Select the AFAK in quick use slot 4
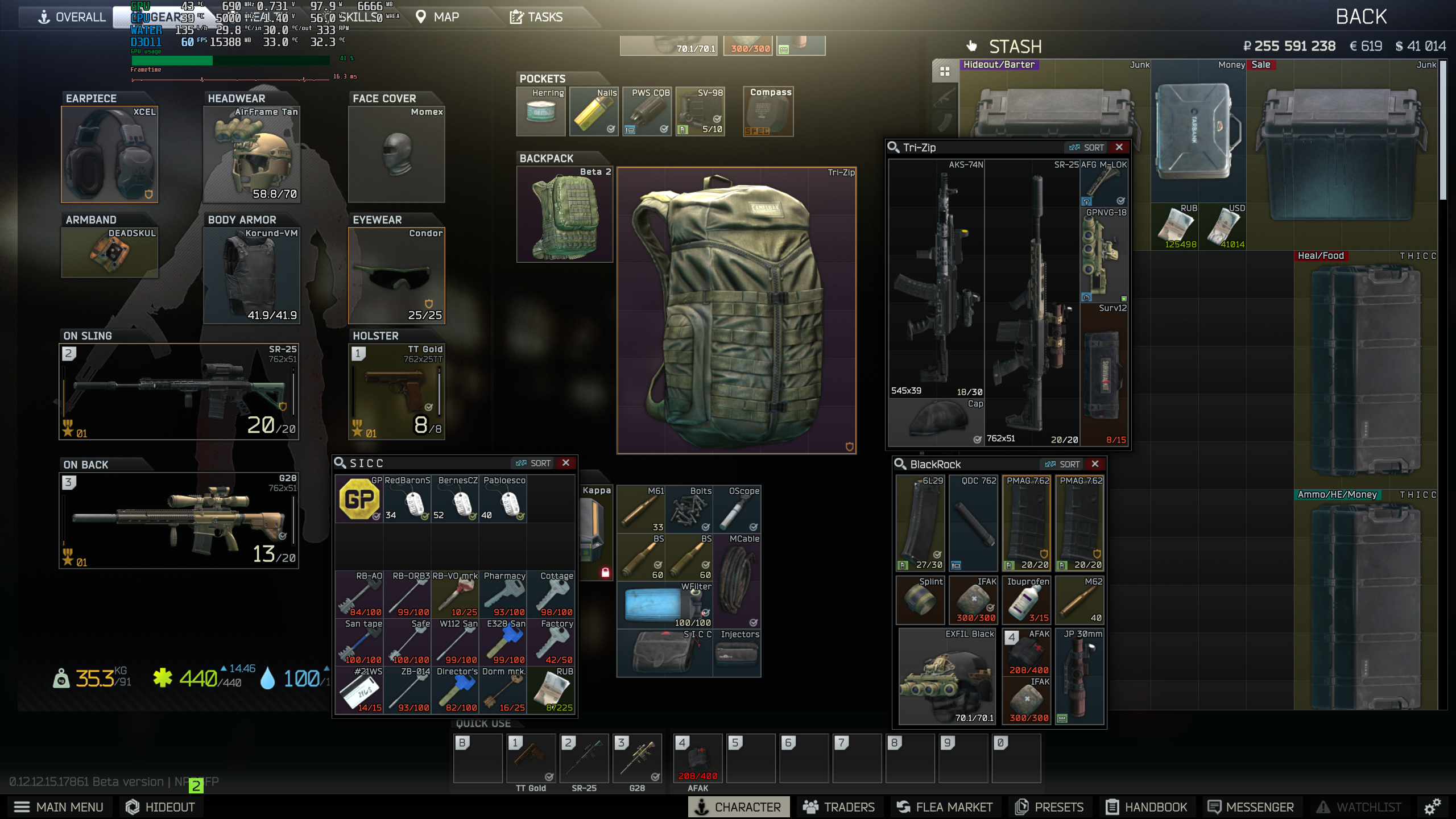 pos(697,758)
